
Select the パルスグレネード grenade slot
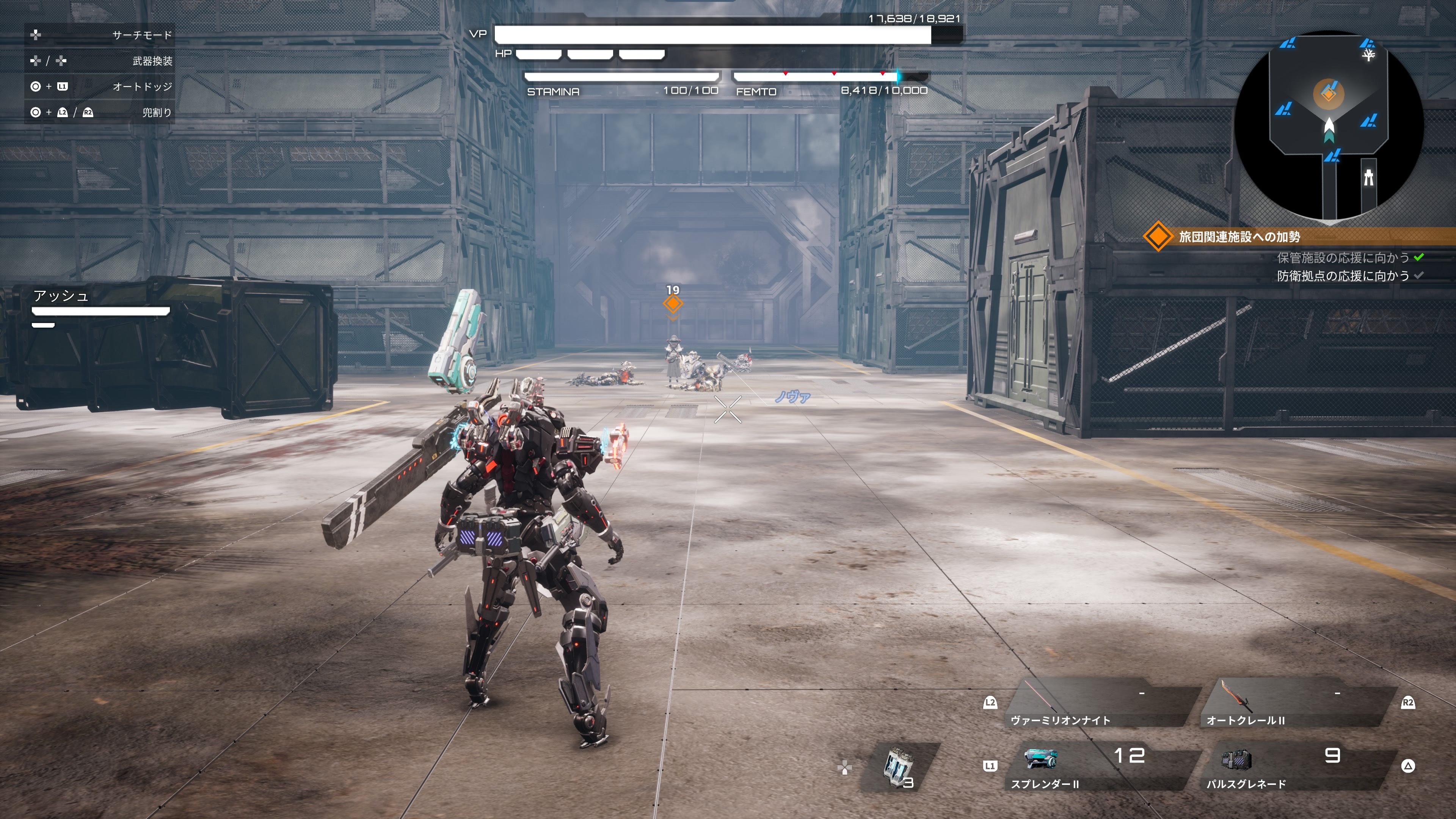tap(1294, 767)
